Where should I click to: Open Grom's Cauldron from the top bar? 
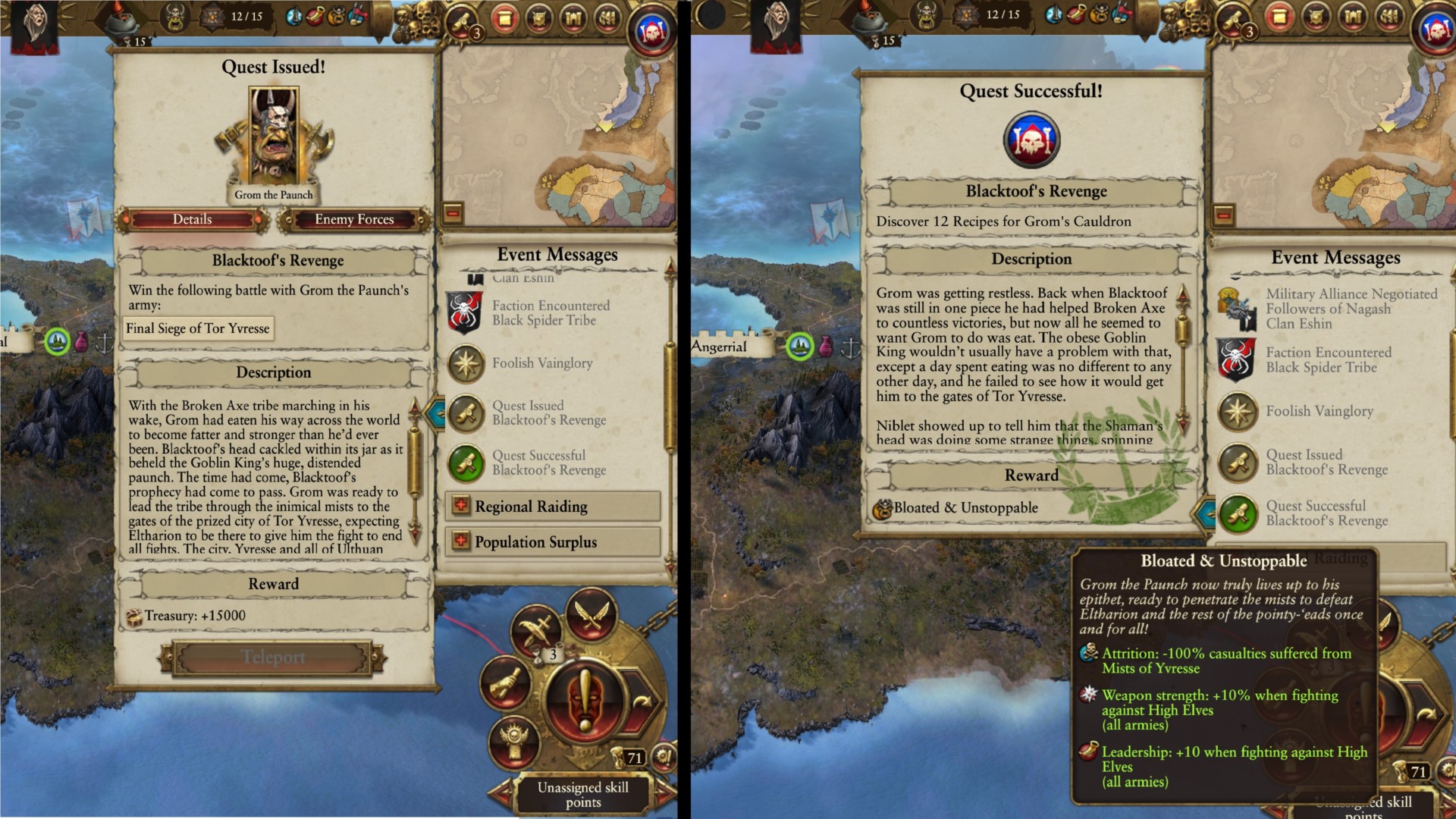[119, 19]
